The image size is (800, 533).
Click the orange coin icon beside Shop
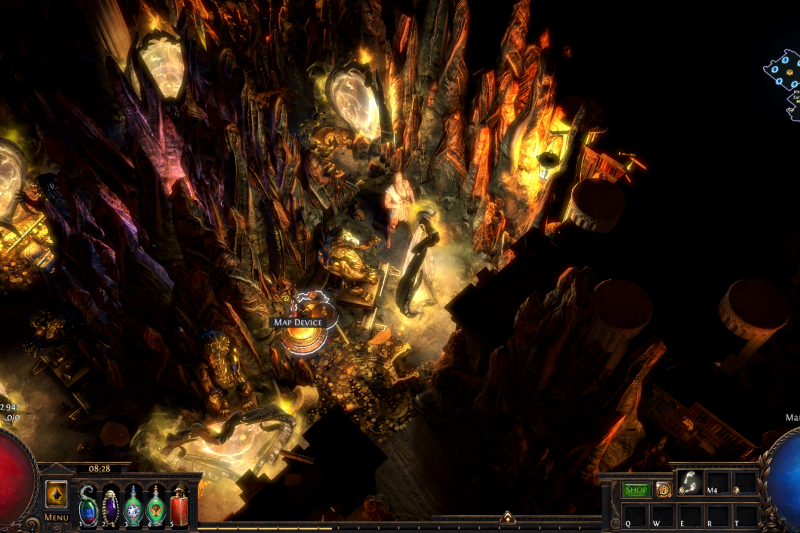663,489
